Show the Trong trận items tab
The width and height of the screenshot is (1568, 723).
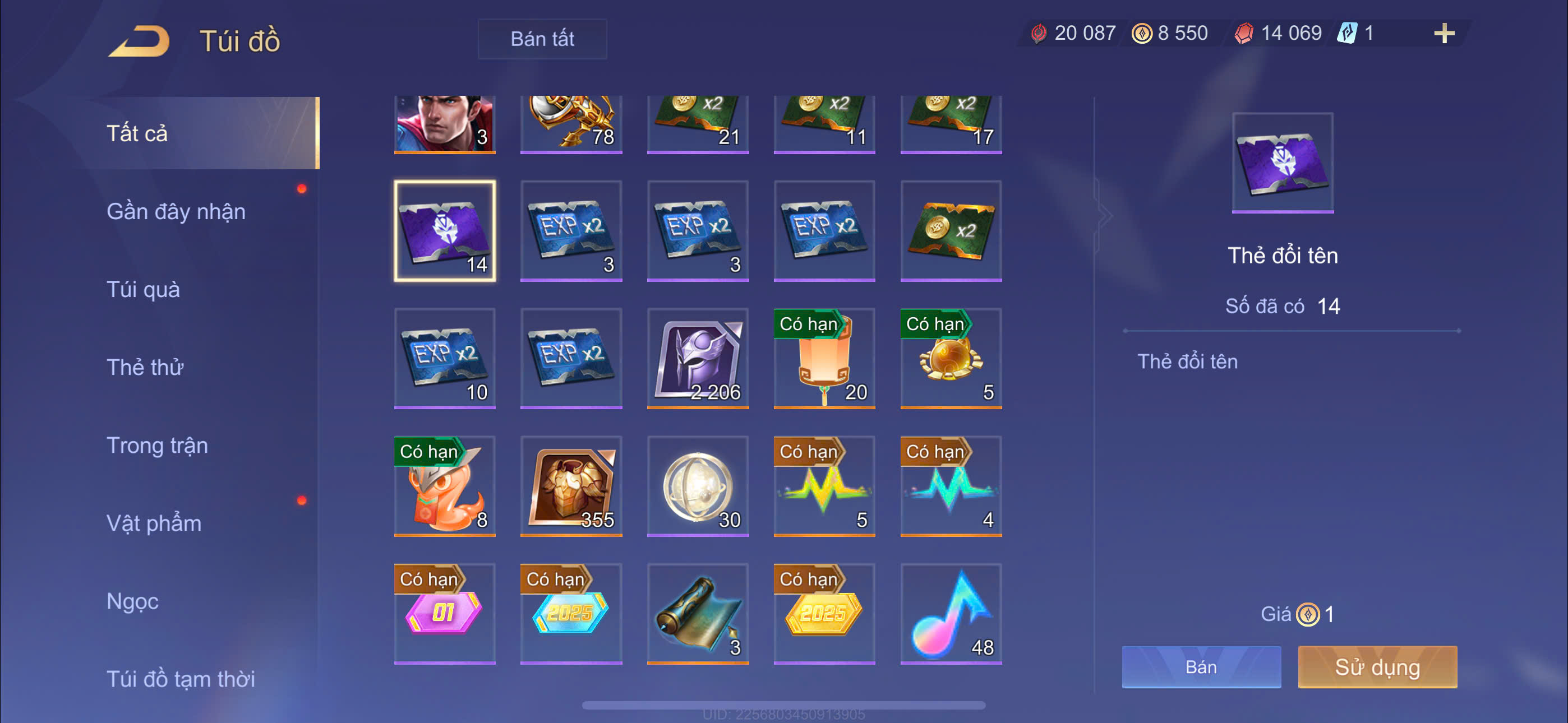[157, 445]
